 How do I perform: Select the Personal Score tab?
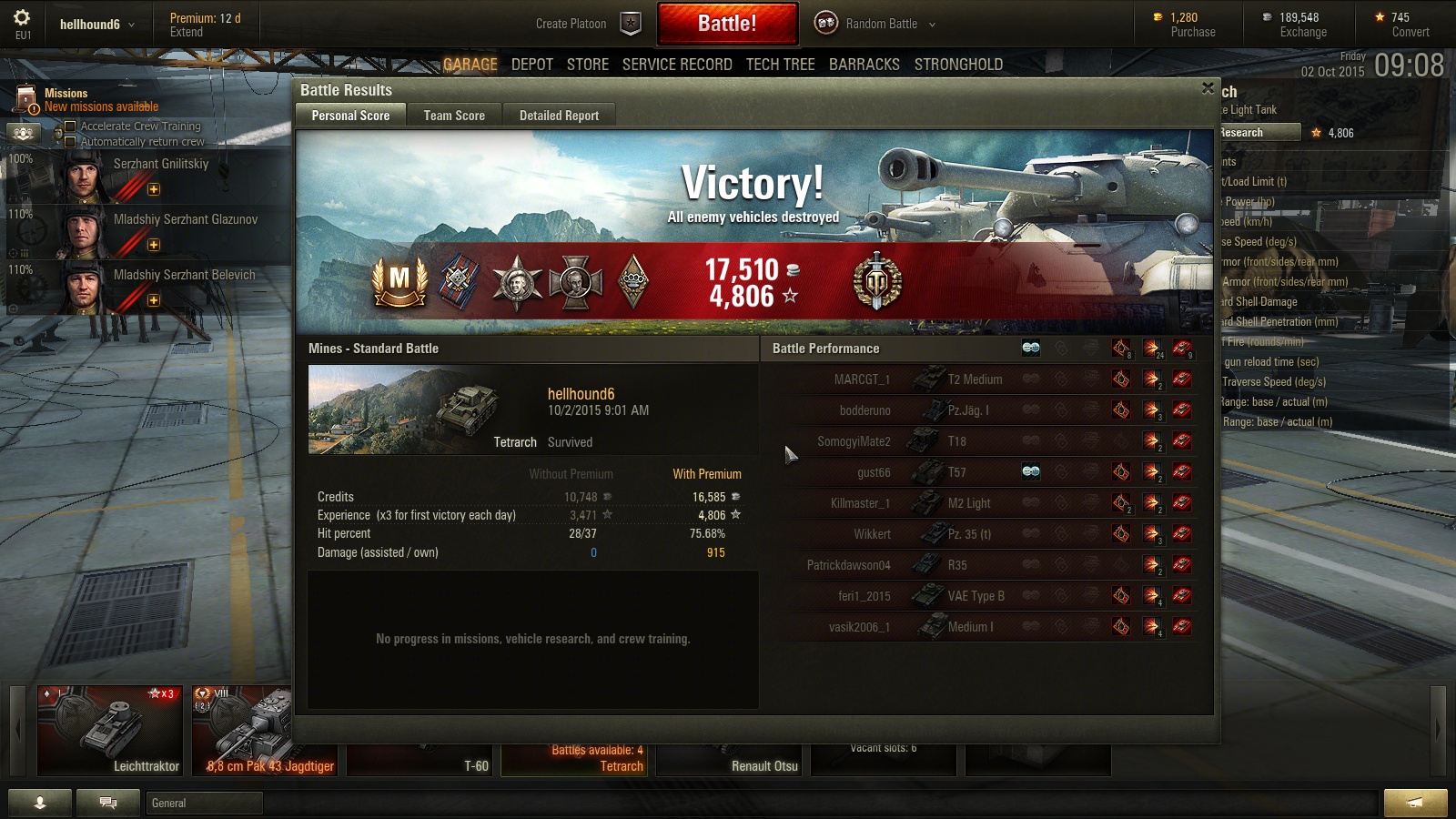tap(350, 116)
